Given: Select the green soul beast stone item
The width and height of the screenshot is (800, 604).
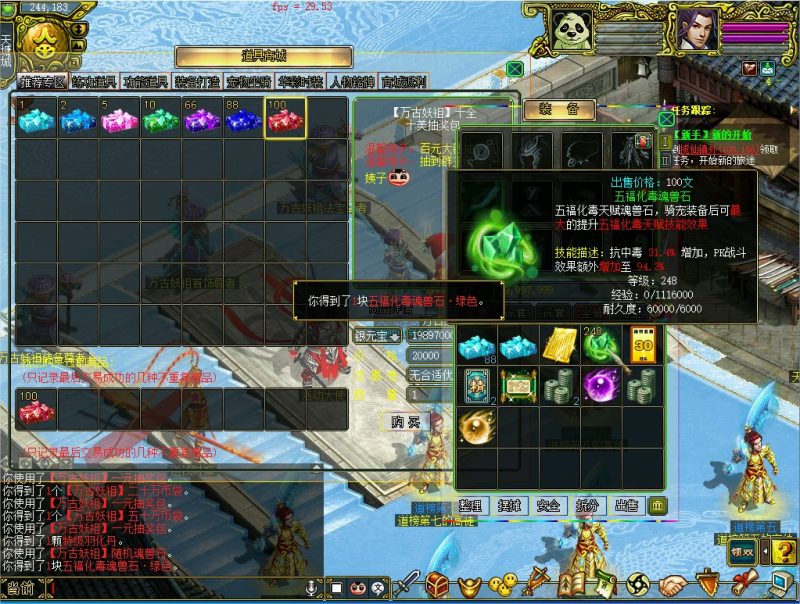Looking at the screenshot, I should point(602,345).
